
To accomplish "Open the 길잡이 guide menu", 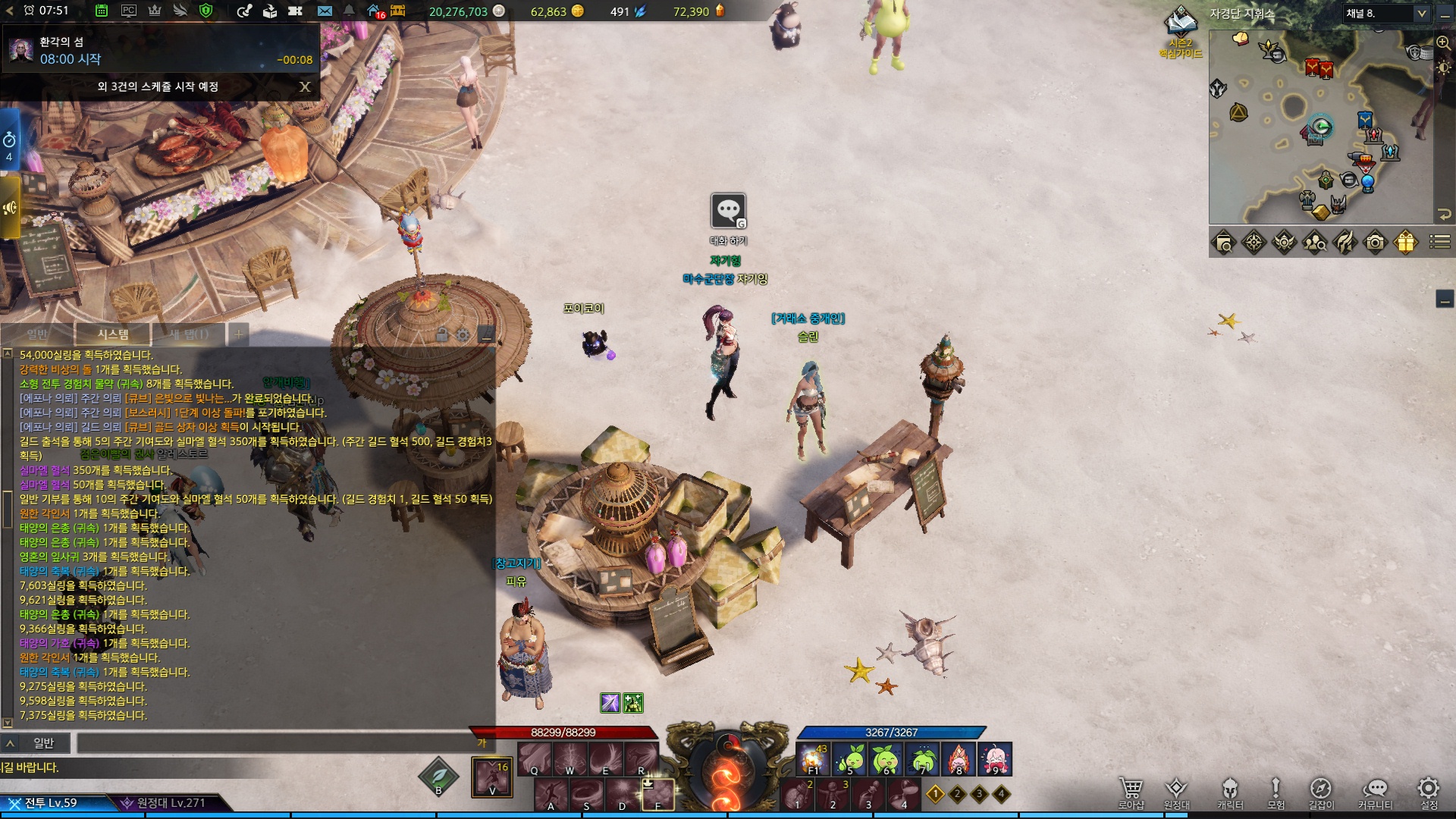I will 1320,791.
